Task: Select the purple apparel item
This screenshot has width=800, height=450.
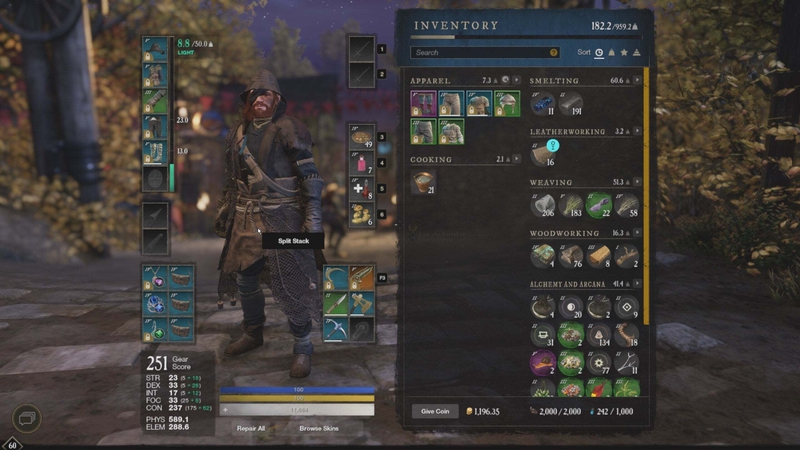Action: 423,103
